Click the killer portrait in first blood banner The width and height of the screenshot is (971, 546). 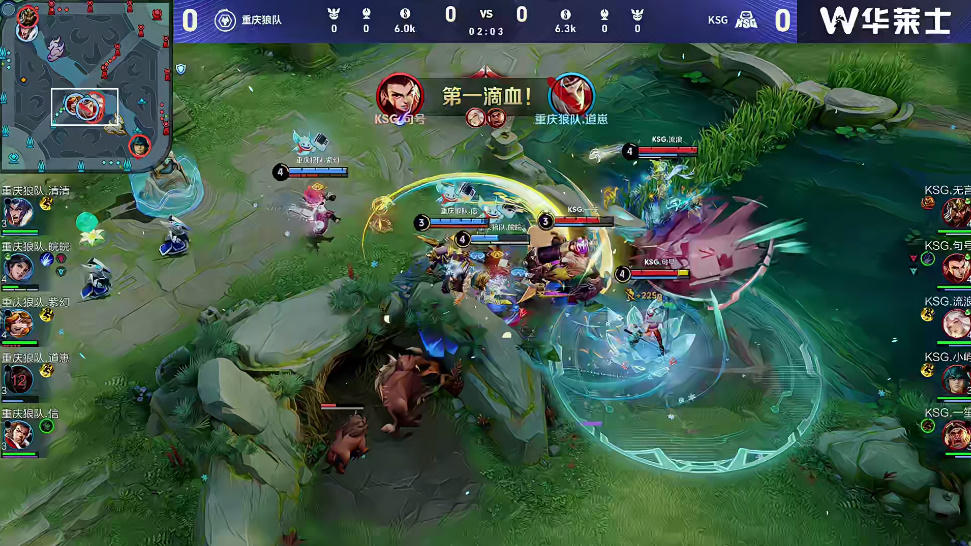click(x=399, y=96)
